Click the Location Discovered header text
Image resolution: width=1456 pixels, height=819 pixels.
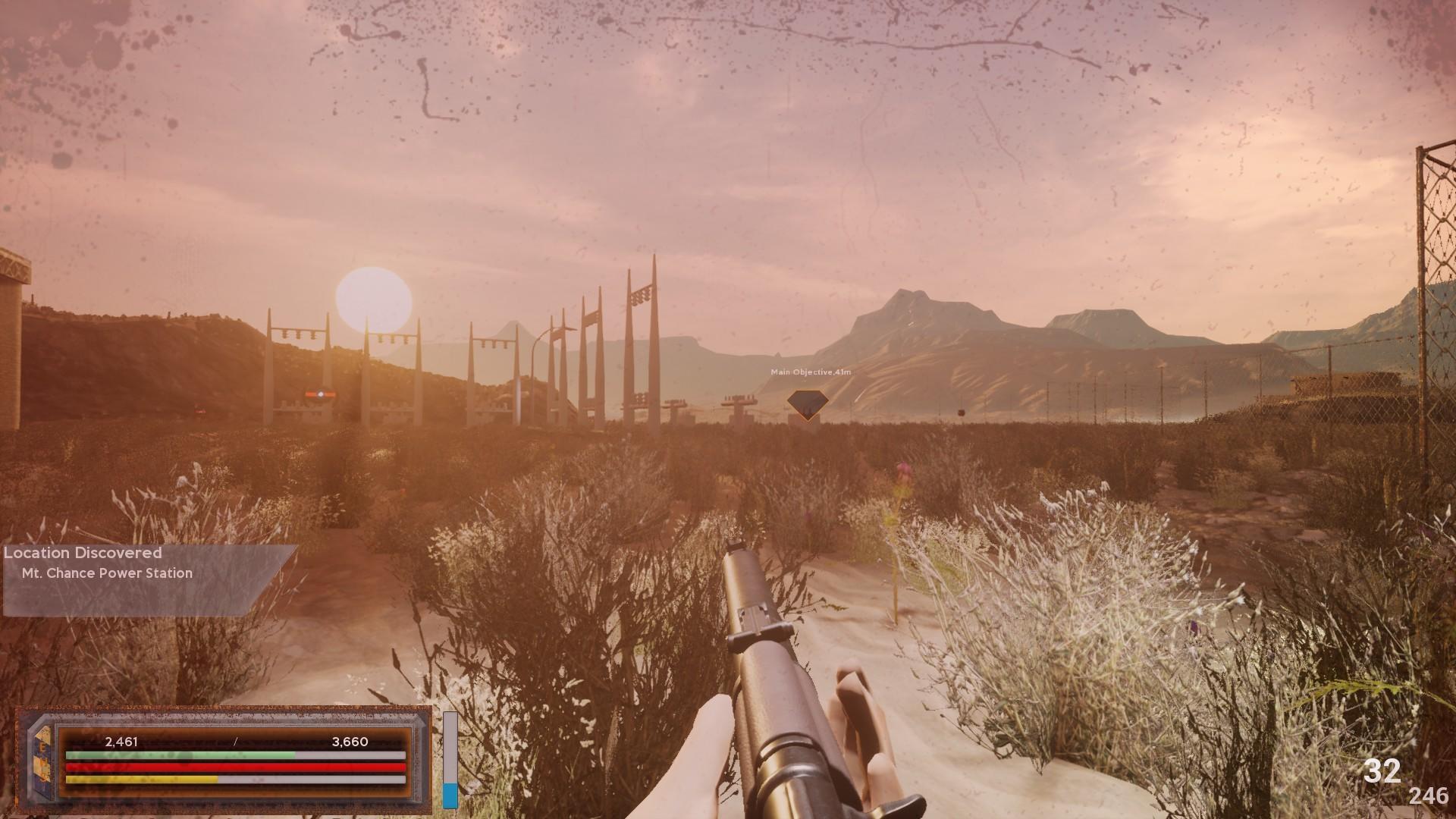82,553
